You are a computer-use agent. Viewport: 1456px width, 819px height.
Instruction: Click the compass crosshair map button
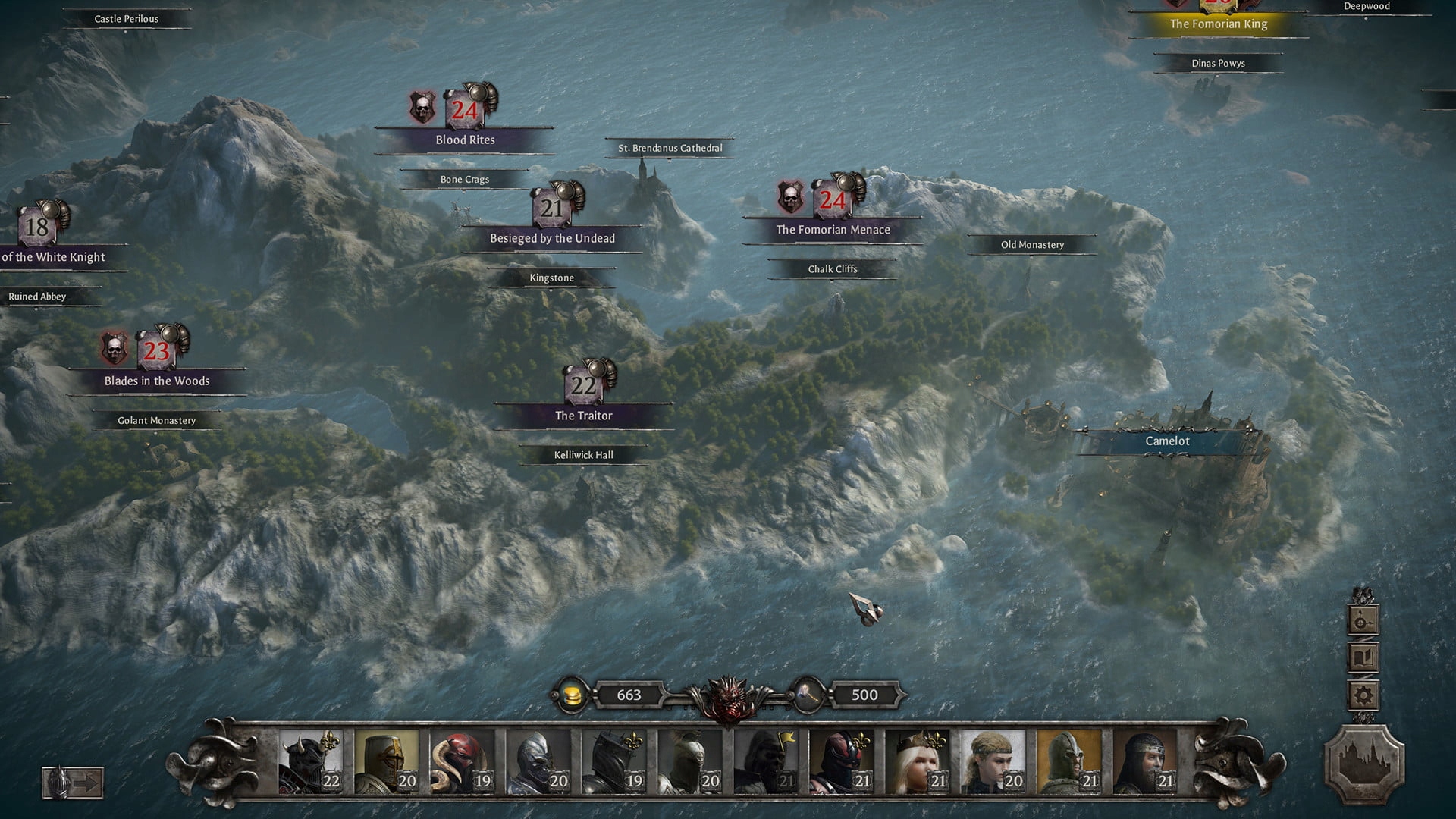tap(1363, 621)
